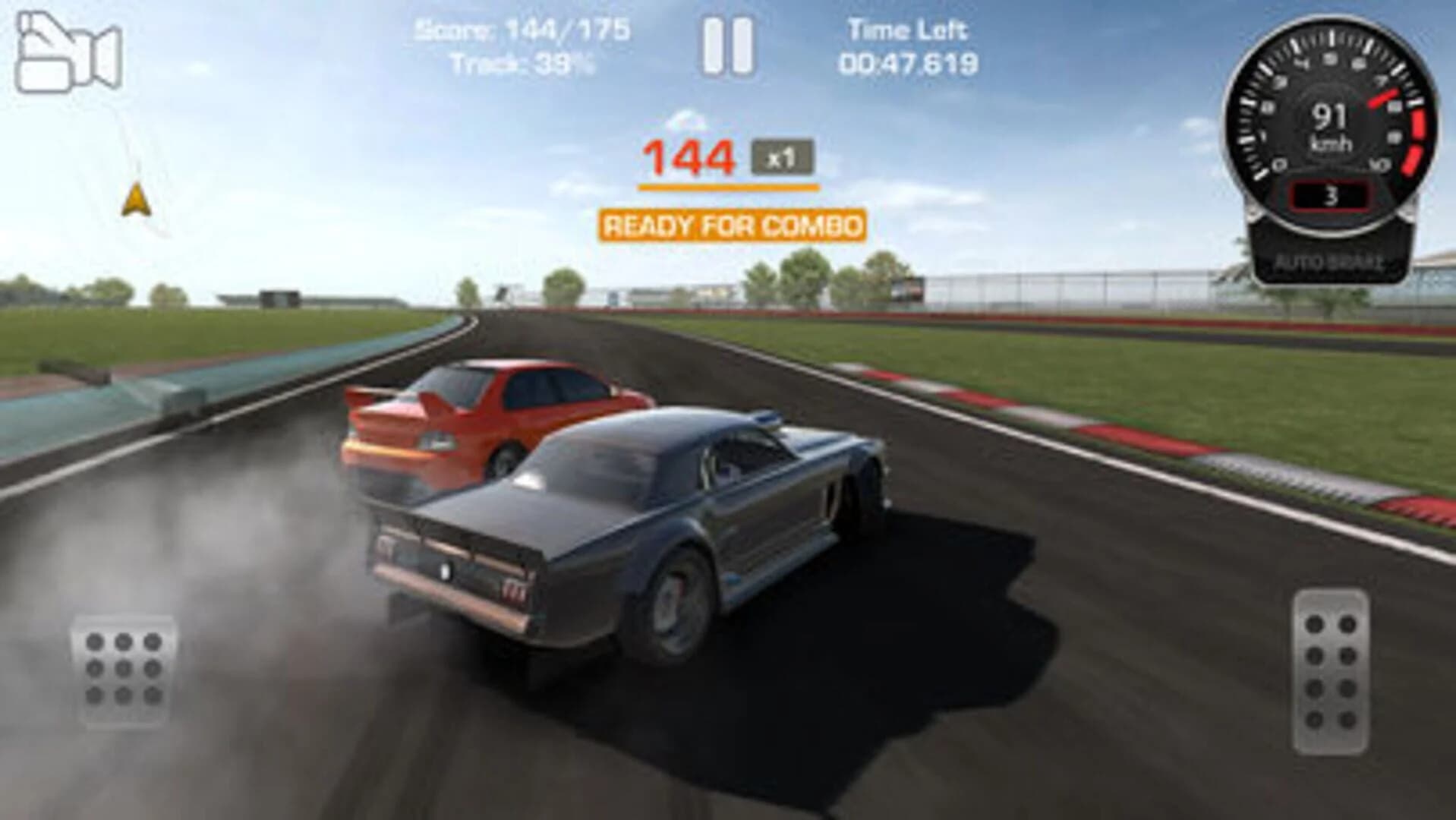Click the yellow minimap arrow indicator
The image size is (1456, 820).
pyautogui.click(x=135, y=199)
